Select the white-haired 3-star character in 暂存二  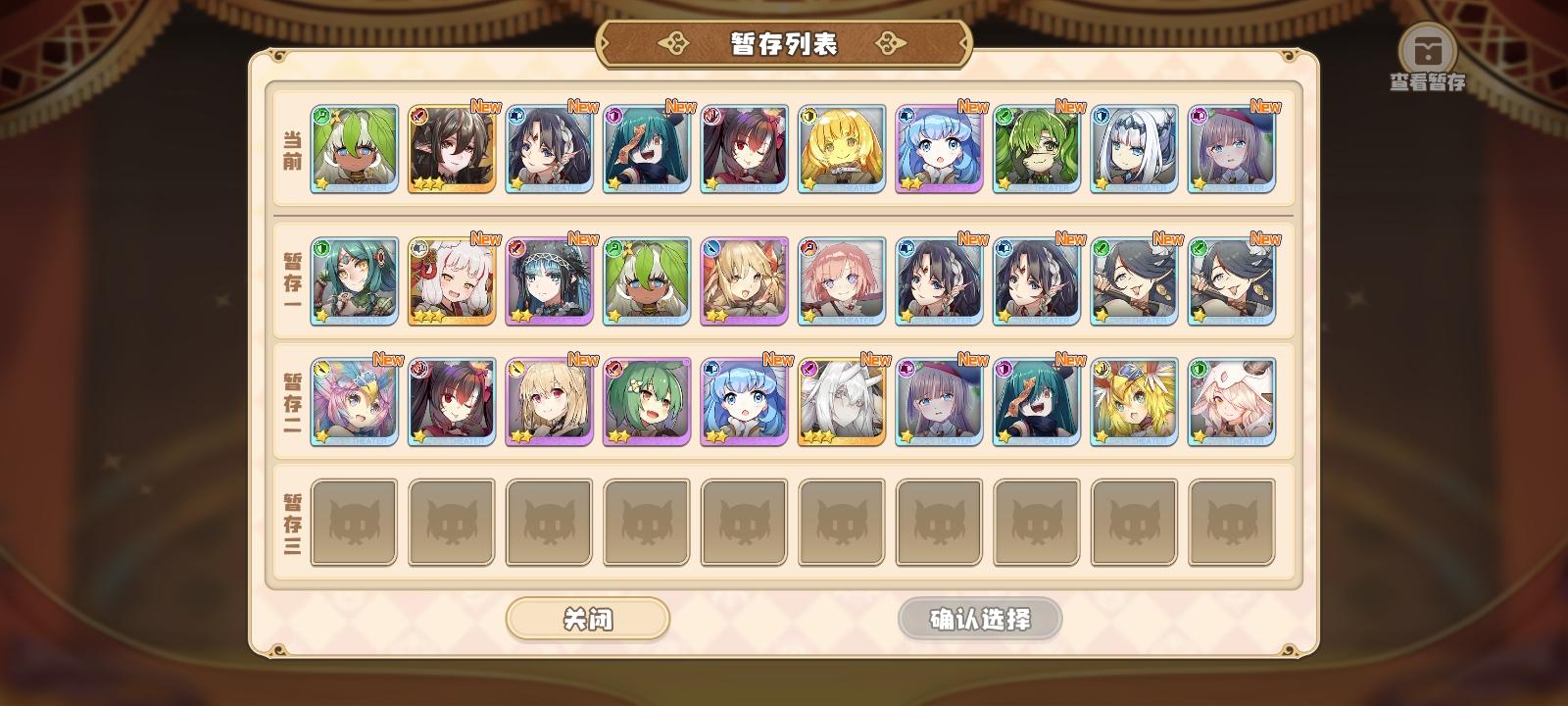click(x=842, y=402)
